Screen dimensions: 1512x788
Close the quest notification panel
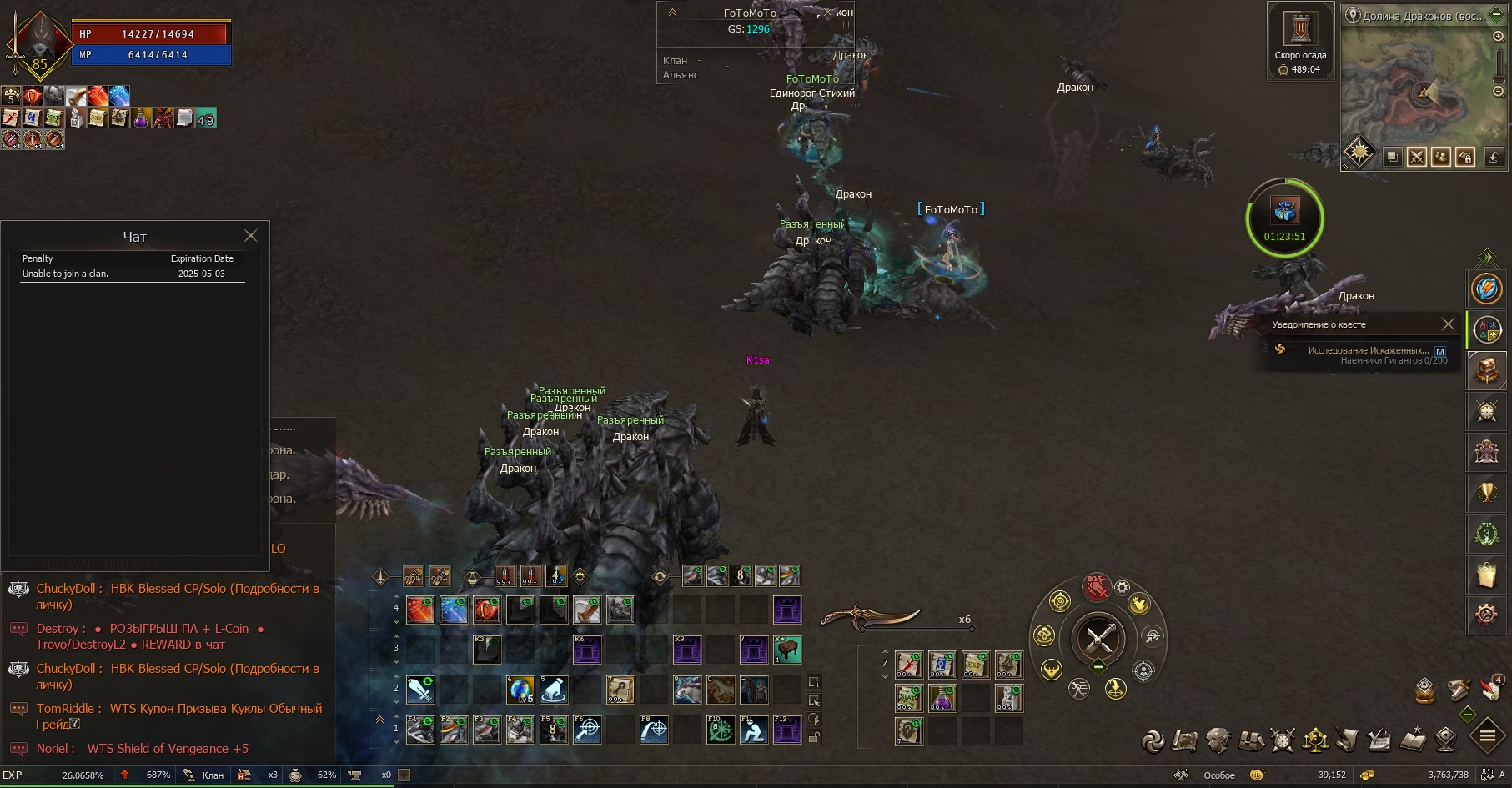point(1448,324)
